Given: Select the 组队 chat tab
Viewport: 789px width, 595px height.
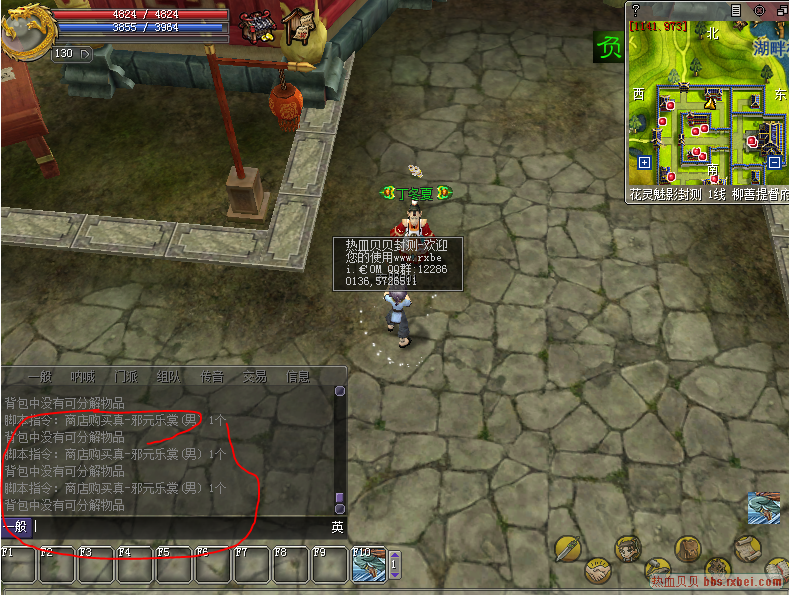Looking at the screenshot, I should click(x=169, y=377).
